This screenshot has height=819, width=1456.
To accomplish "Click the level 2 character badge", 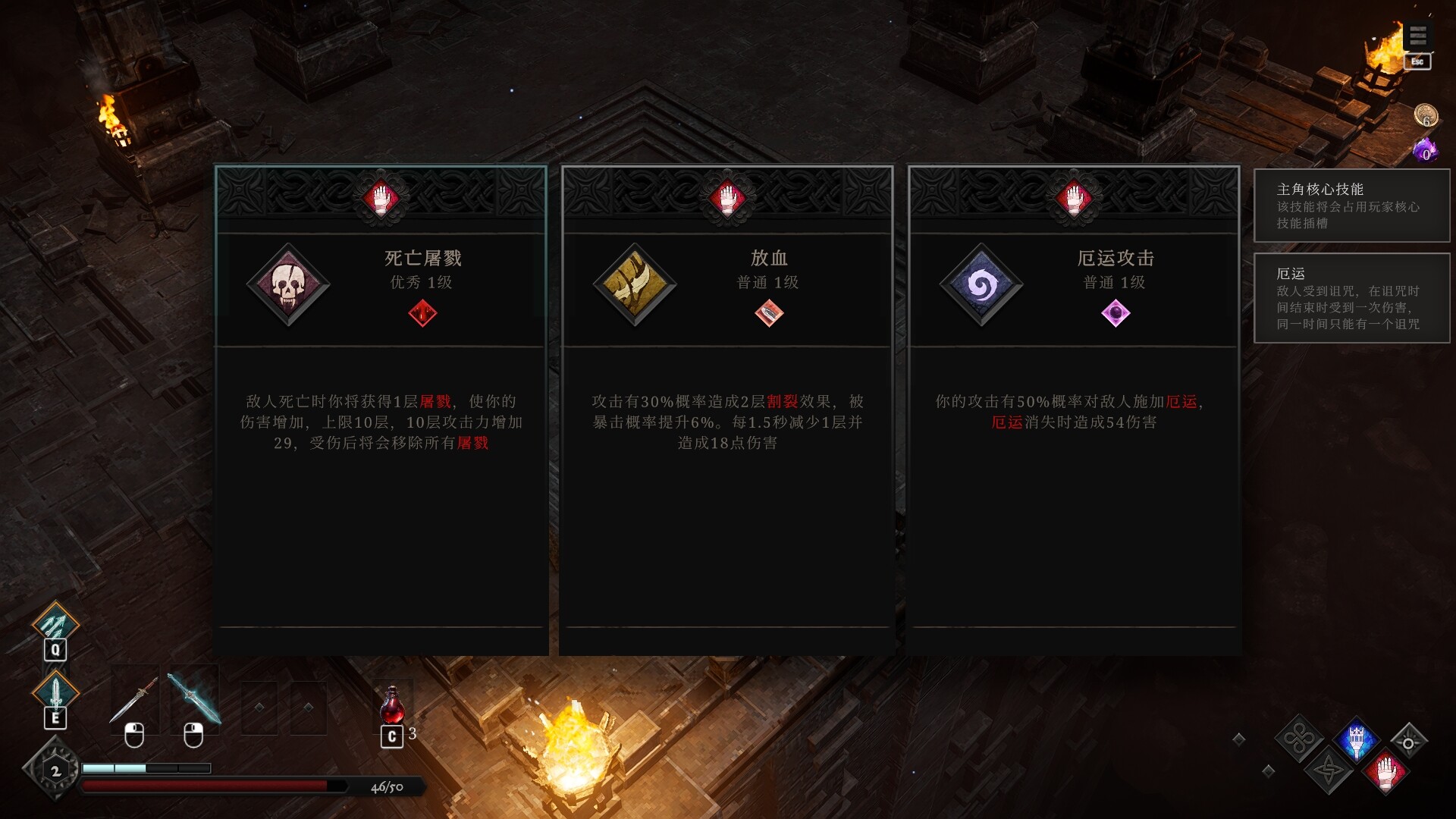I will click(x=55, y=770).
